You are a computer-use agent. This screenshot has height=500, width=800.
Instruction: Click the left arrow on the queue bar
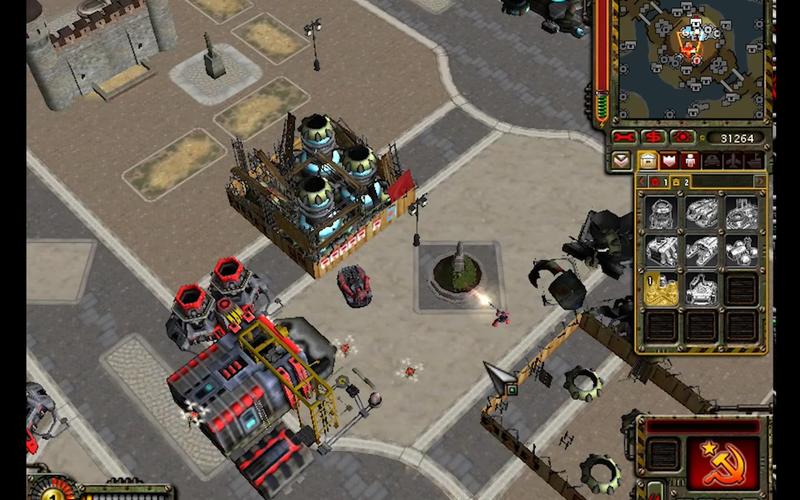click(640, 182)
